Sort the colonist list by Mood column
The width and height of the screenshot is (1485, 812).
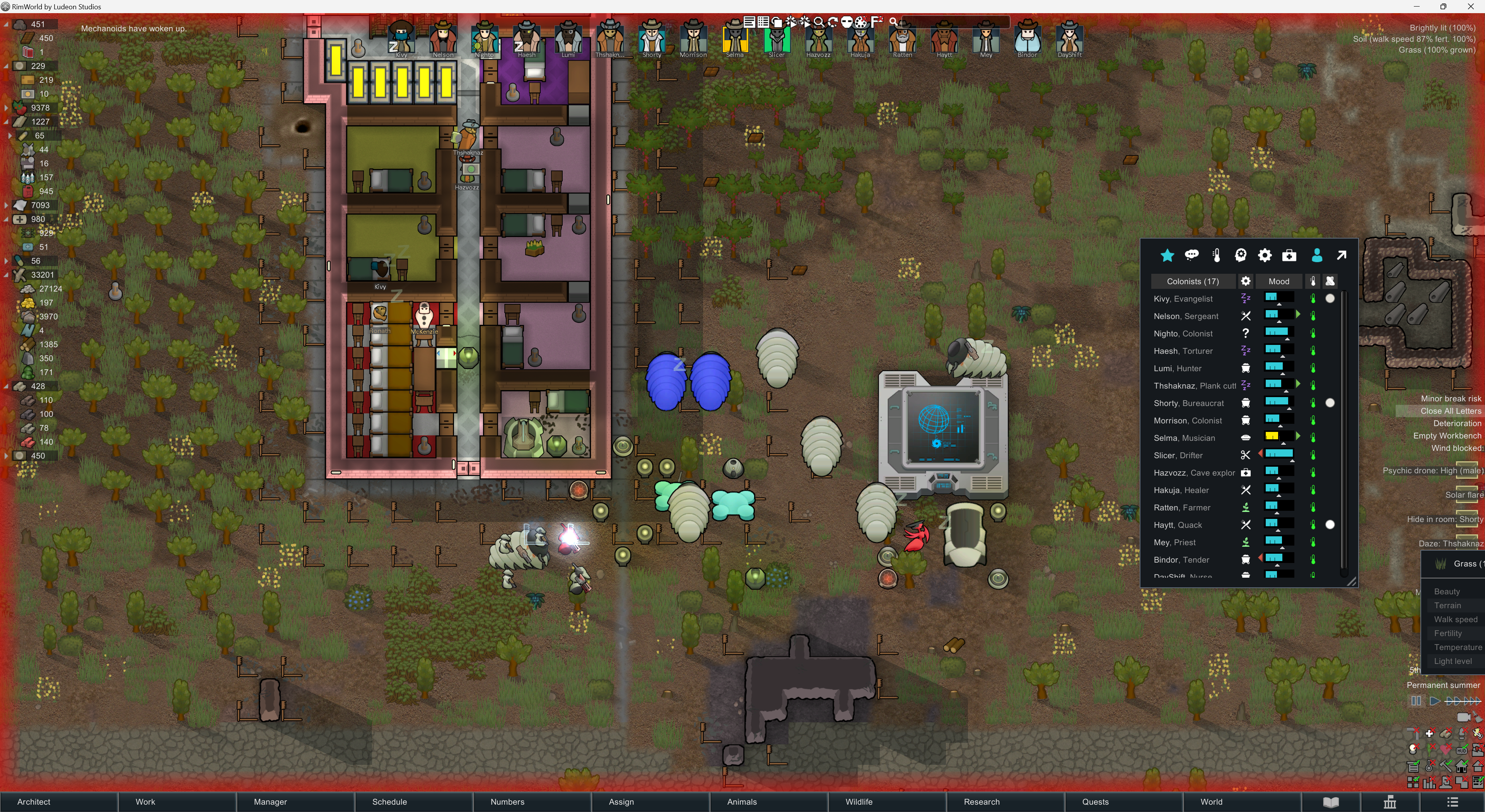click(1278, 281)
